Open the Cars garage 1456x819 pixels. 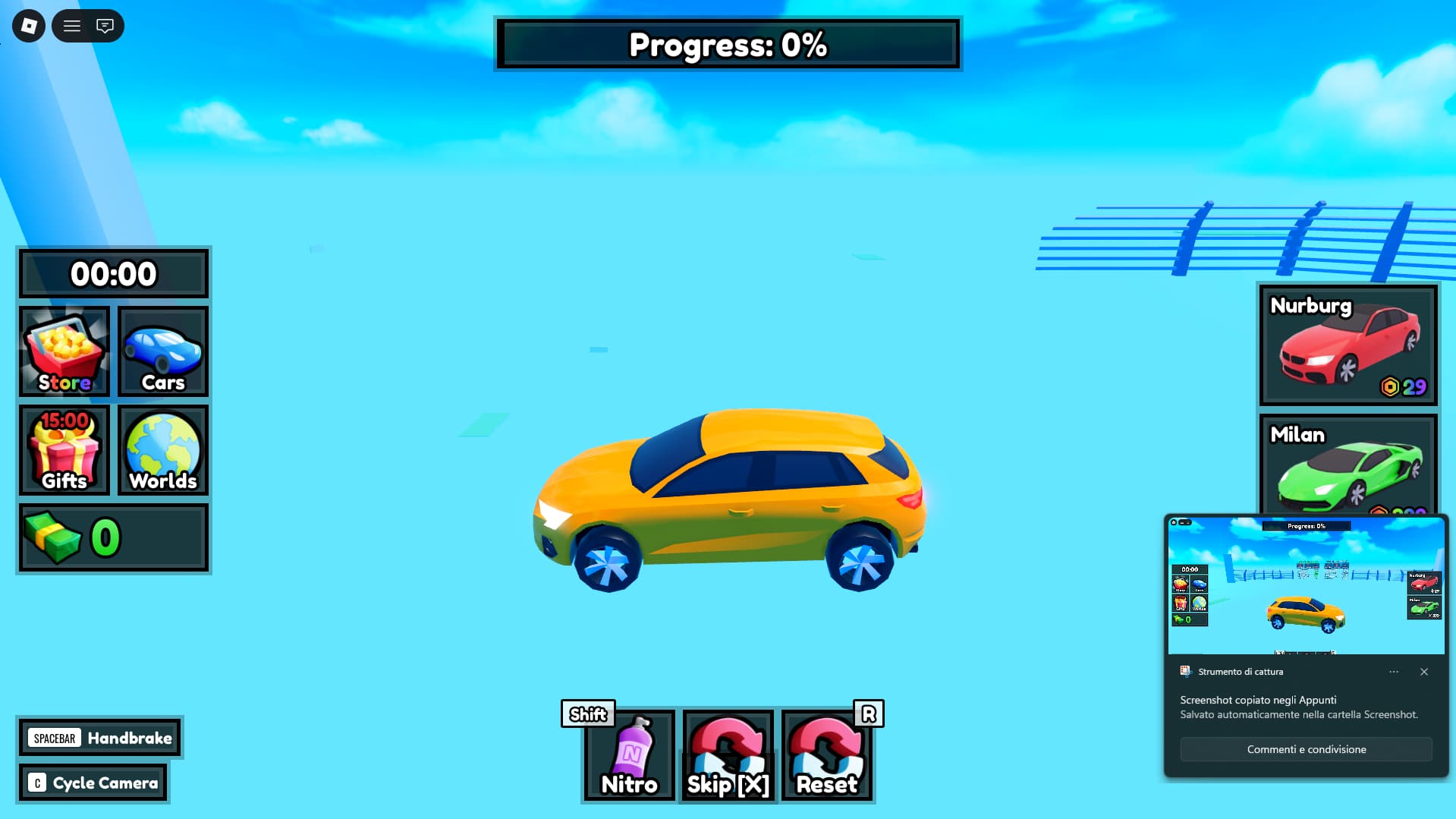pos(163,351)
